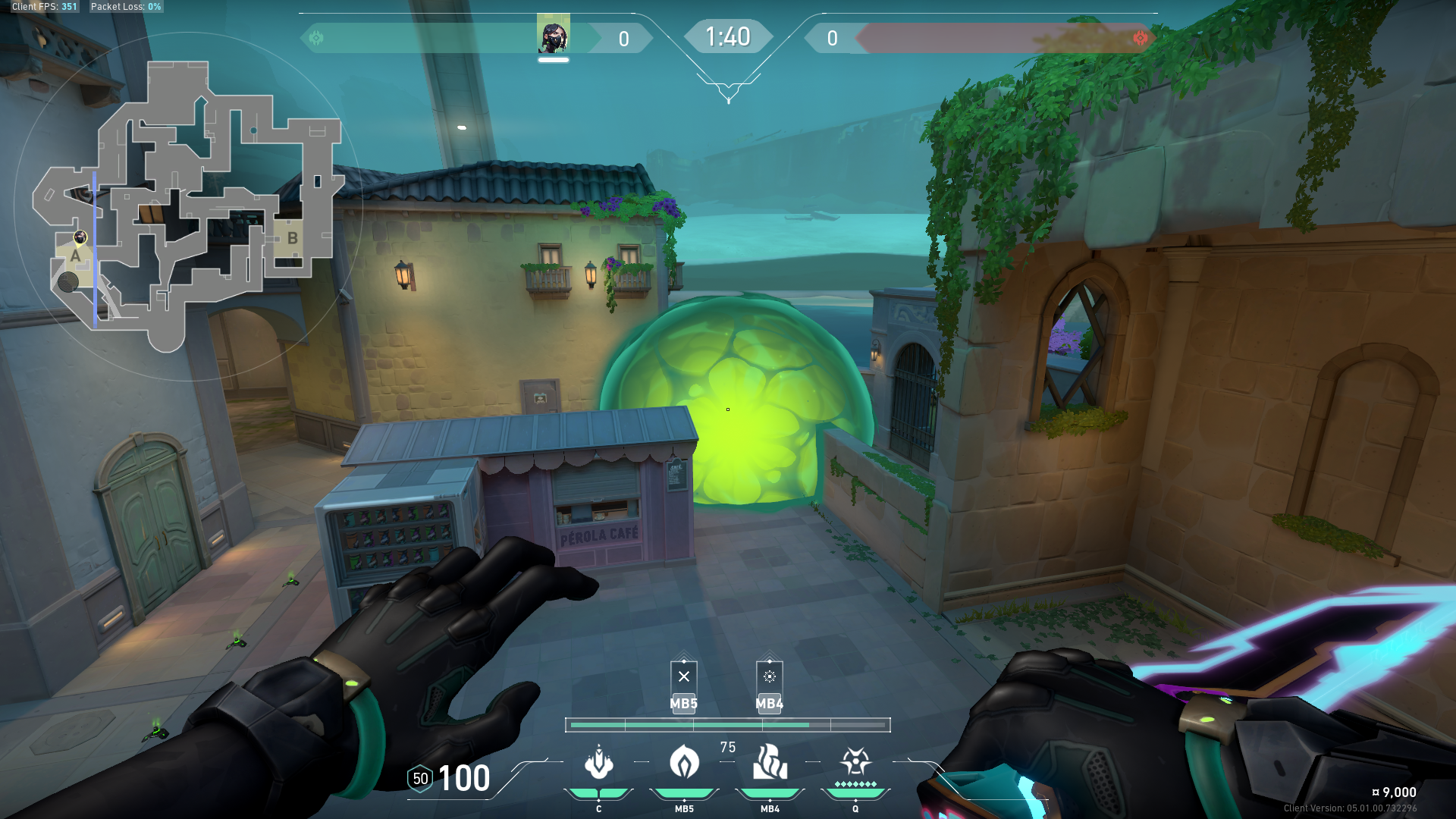
Task: Activate the Viper's Pit ultimate icon
Action: click(x=855, y=761)
